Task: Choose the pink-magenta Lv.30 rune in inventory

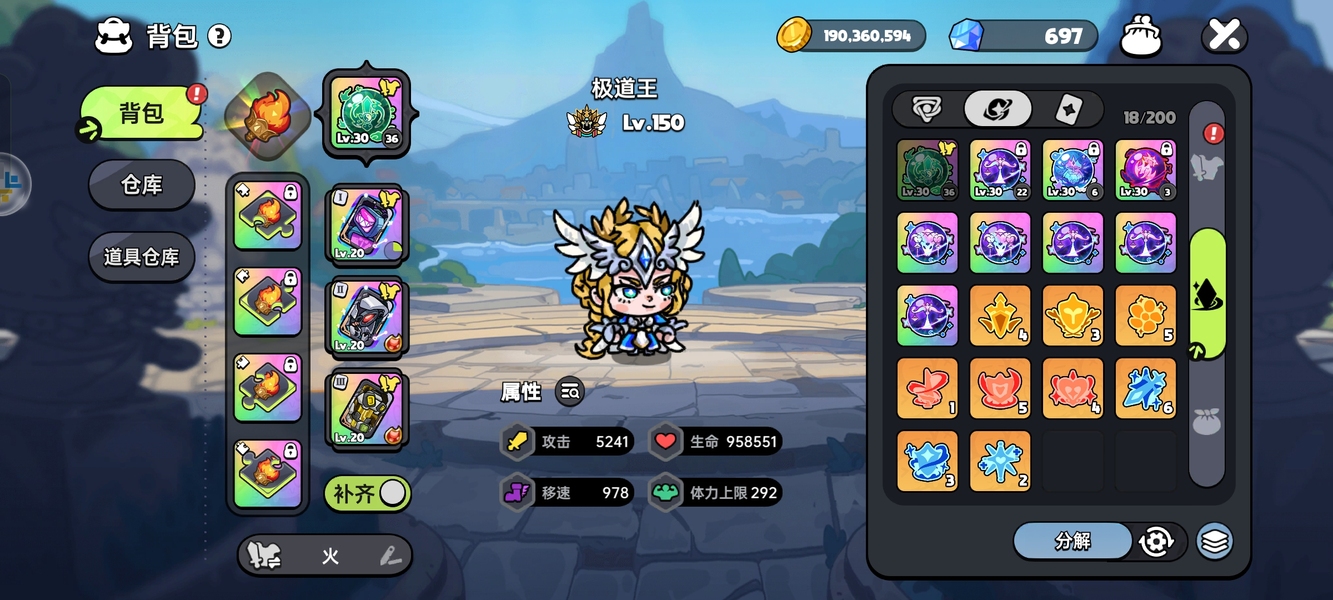Action: (x=1145, y=170)
